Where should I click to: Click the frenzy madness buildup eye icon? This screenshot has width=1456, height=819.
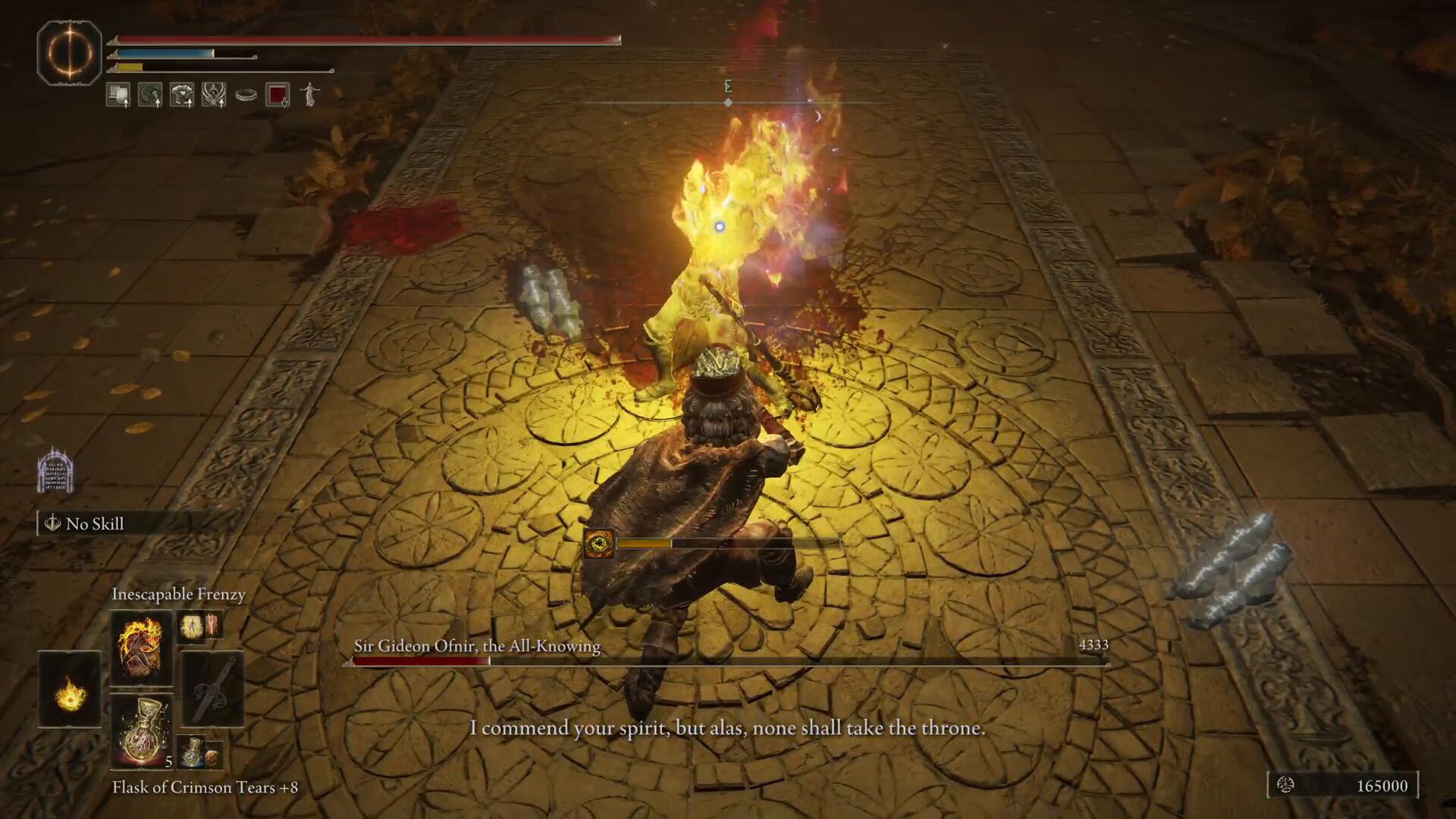click(x=598, y=543)
